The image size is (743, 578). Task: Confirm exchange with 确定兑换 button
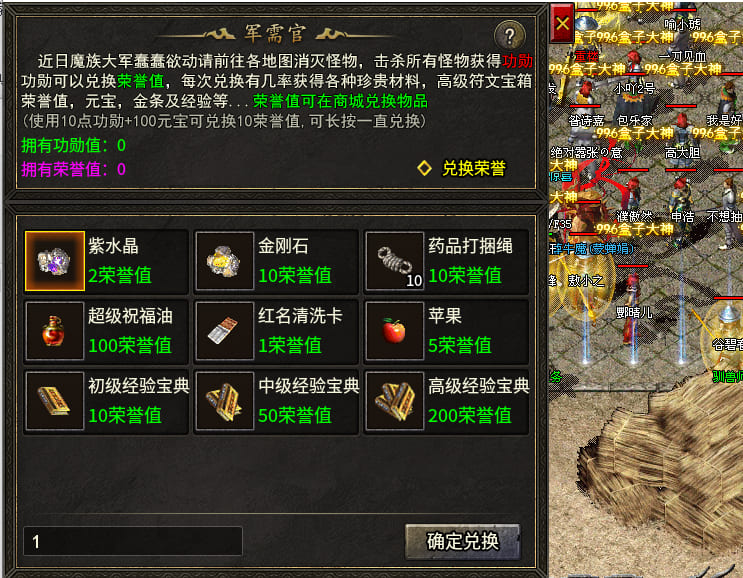[x=462, y=541]
